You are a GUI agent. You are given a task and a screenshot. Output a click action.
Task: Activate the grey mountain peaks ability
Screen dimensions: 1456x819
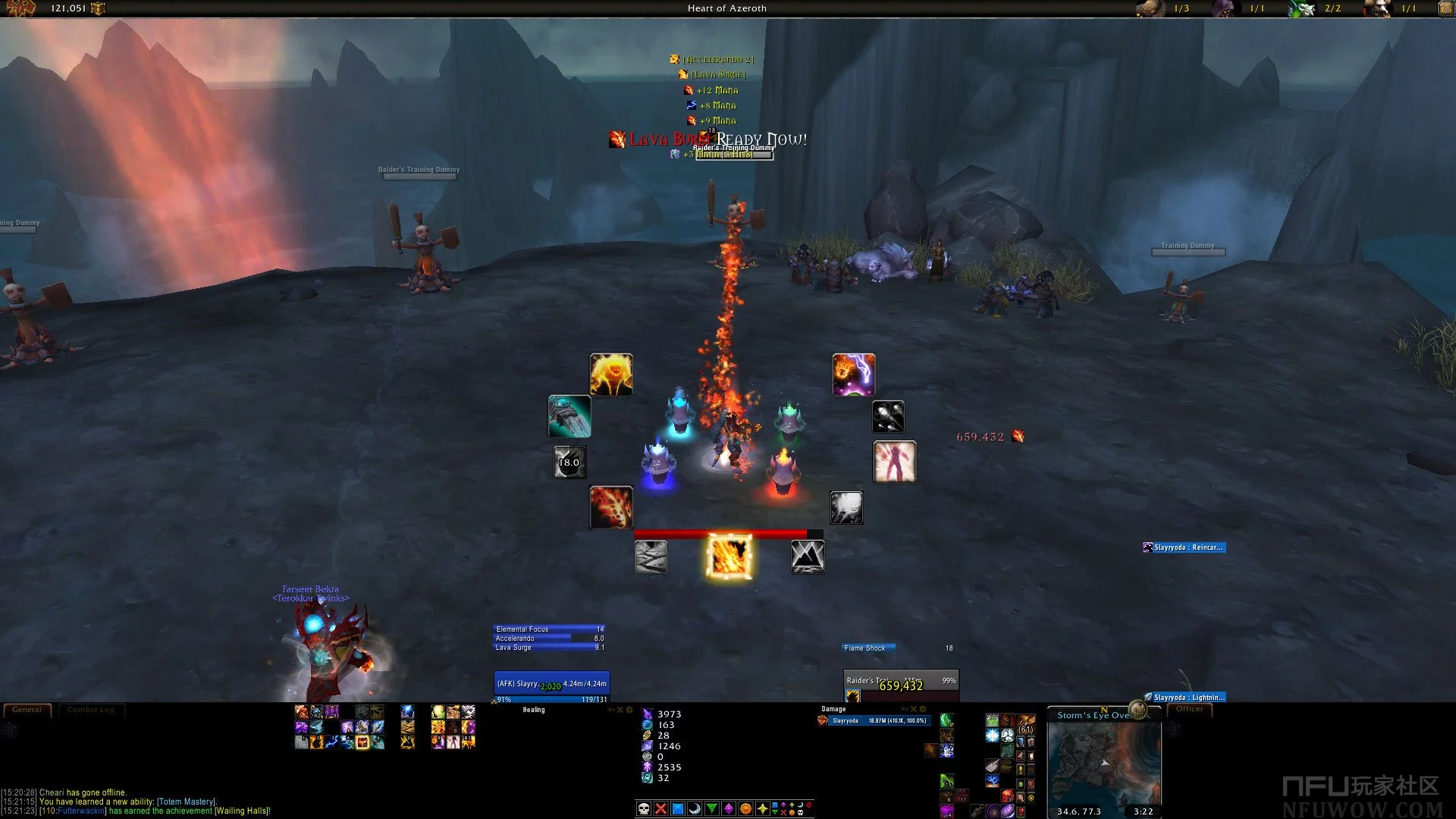coord(808,557)
